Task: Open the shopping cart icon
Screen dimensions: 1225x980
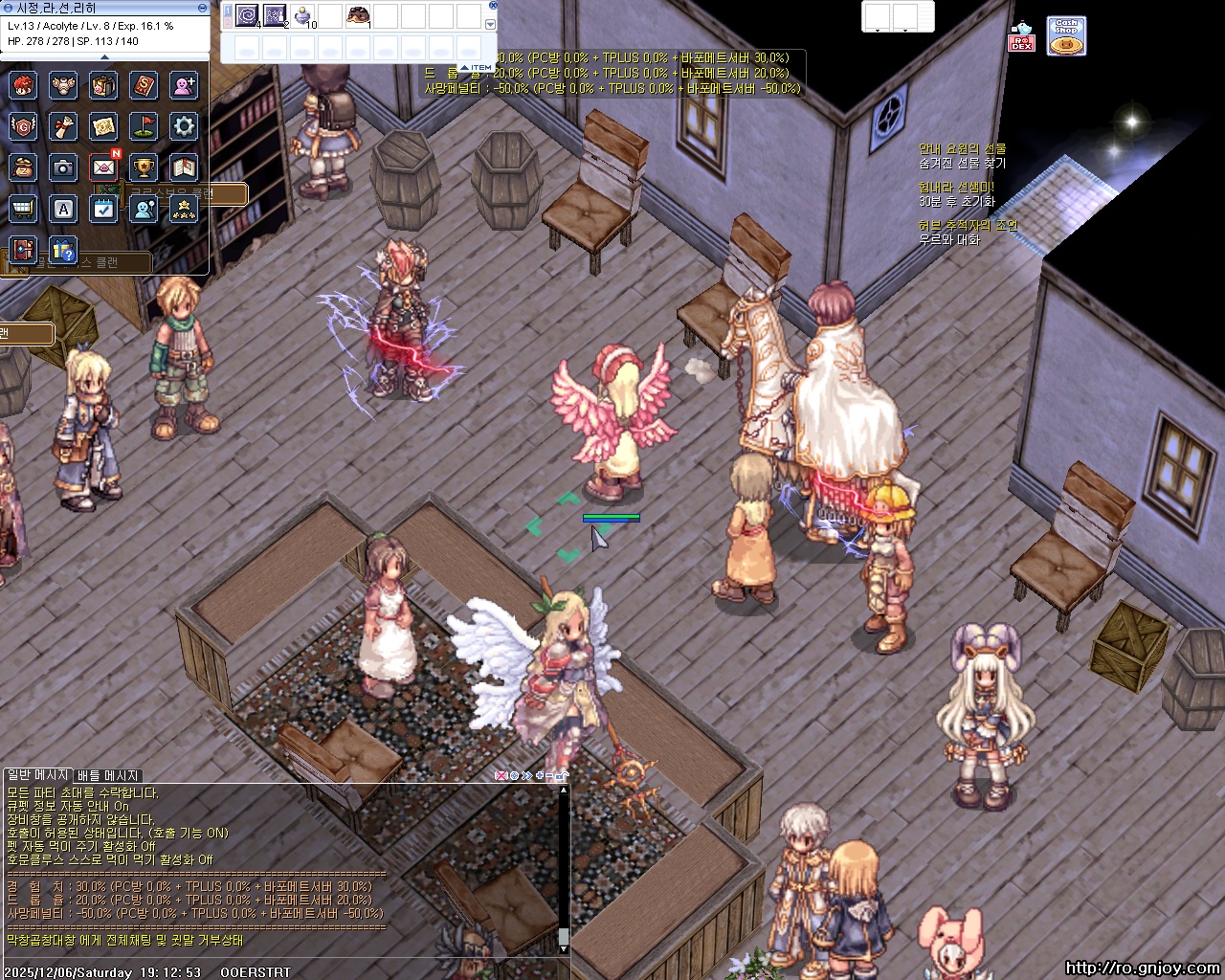Action: (23, 209)
